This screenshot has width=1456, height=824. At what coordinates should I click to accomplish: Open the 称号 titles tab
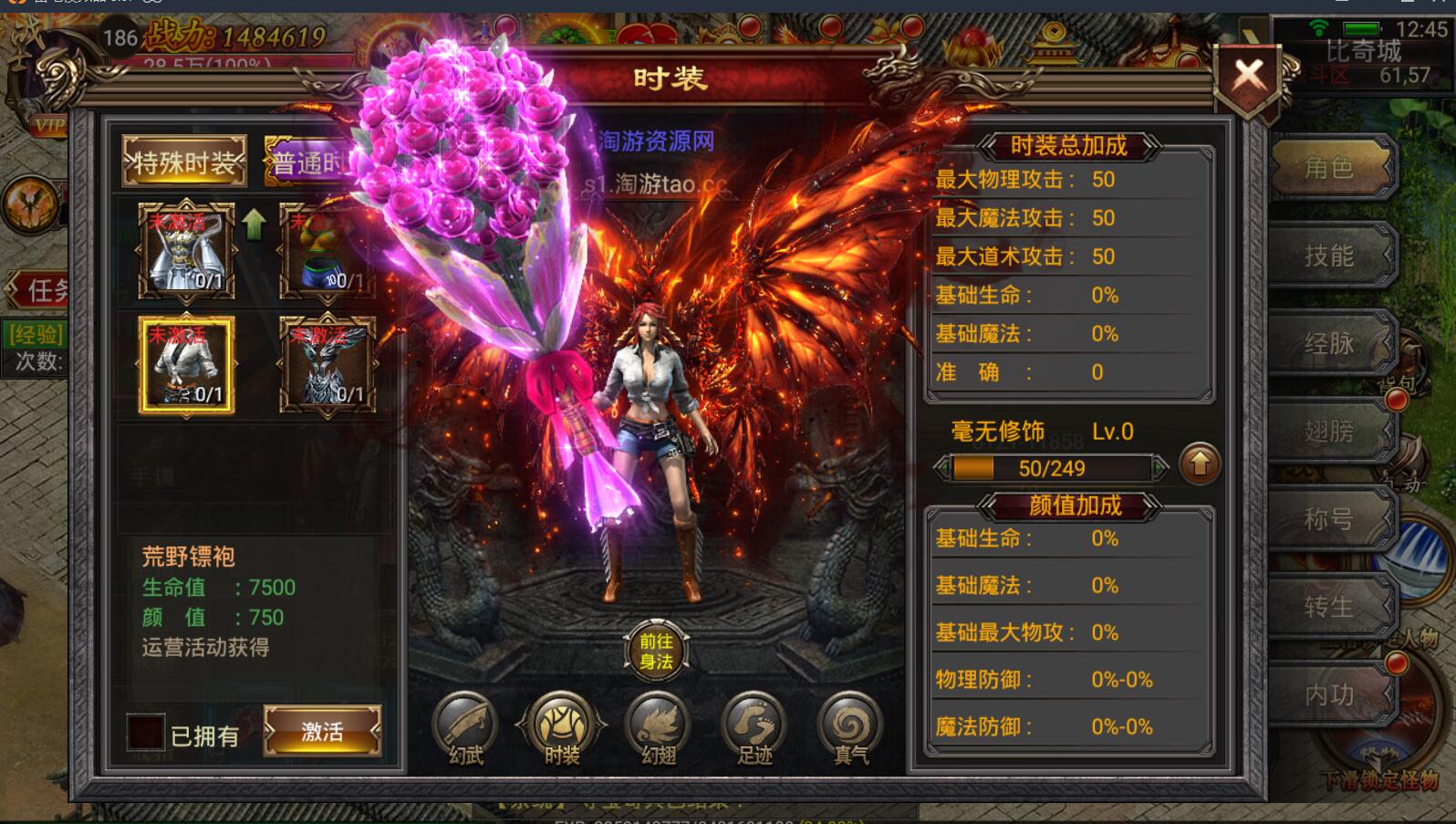tap(1329, 518)
